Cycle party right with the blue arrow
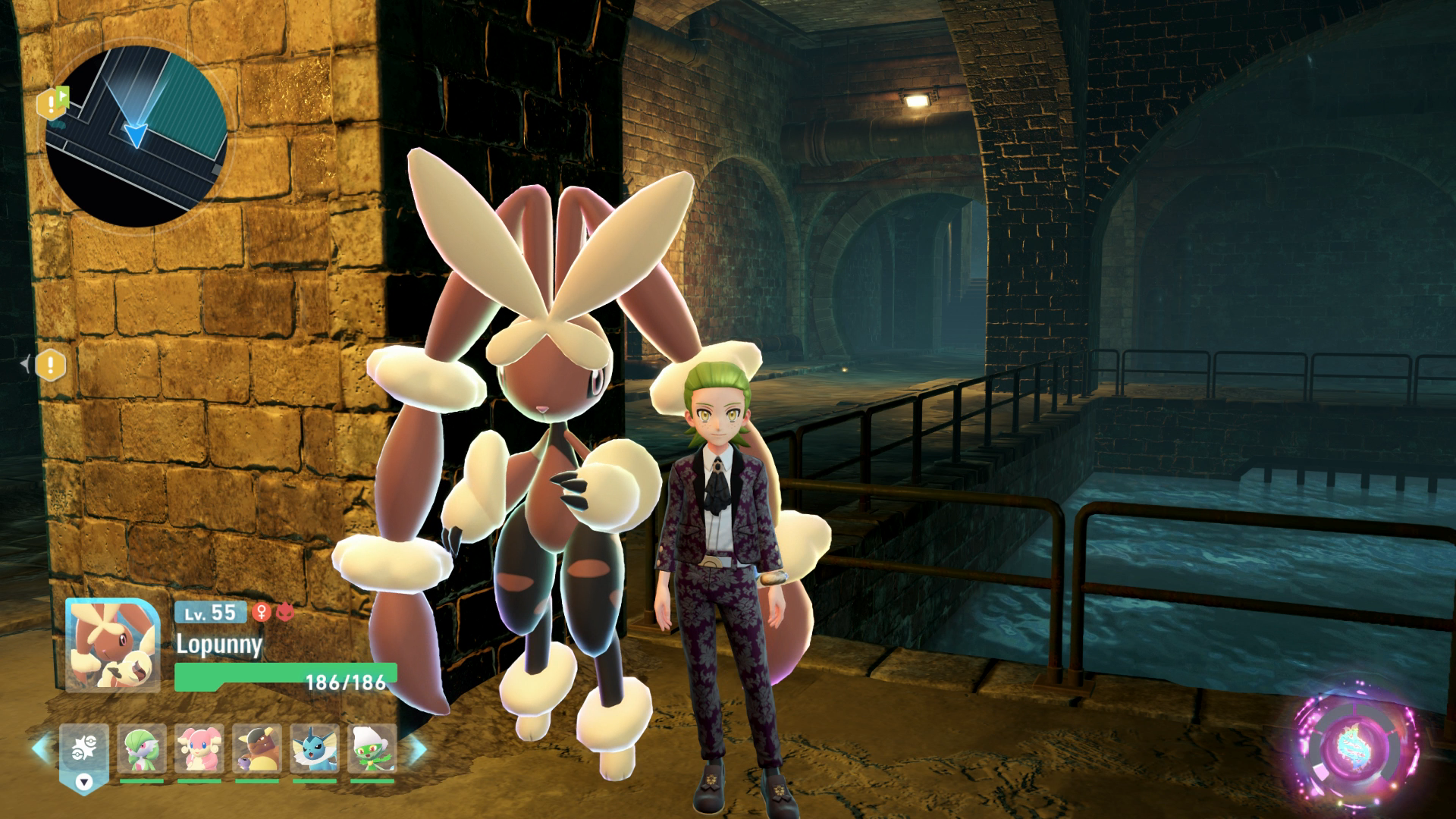The height and width of the screenshot is (819, 1456). (418, 749)
